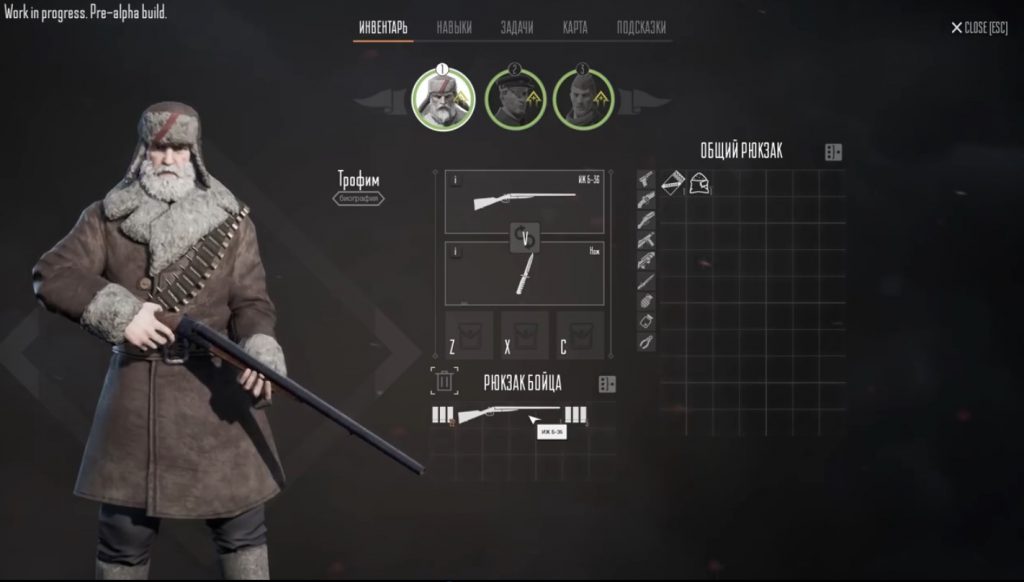
Task: Filter shared backpack by pistol icon
Action: pyautogui.click(x=646, y=180)
